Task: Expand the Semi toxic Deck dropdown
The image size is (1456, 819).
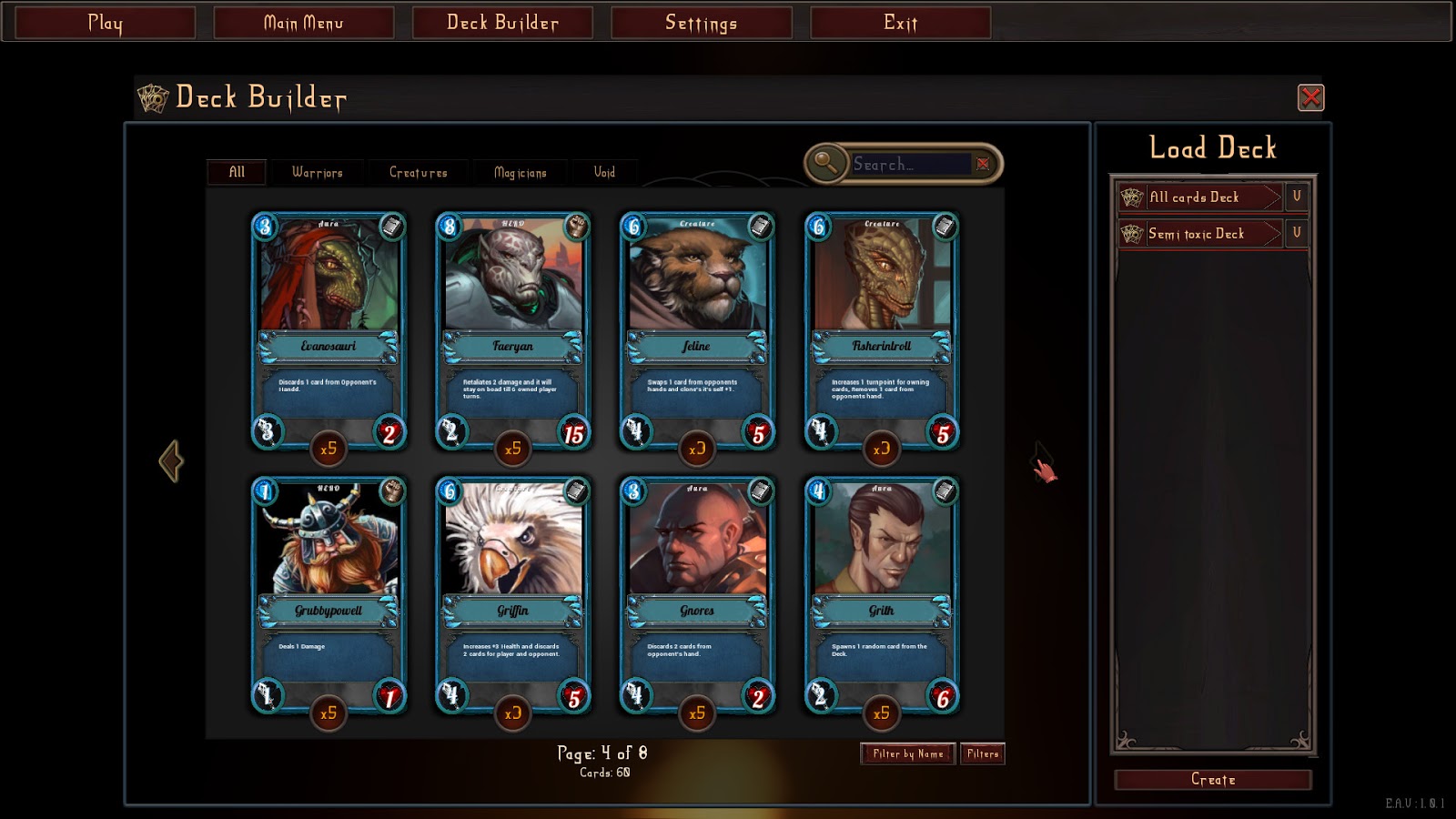Action: [x=1298, y=233]
